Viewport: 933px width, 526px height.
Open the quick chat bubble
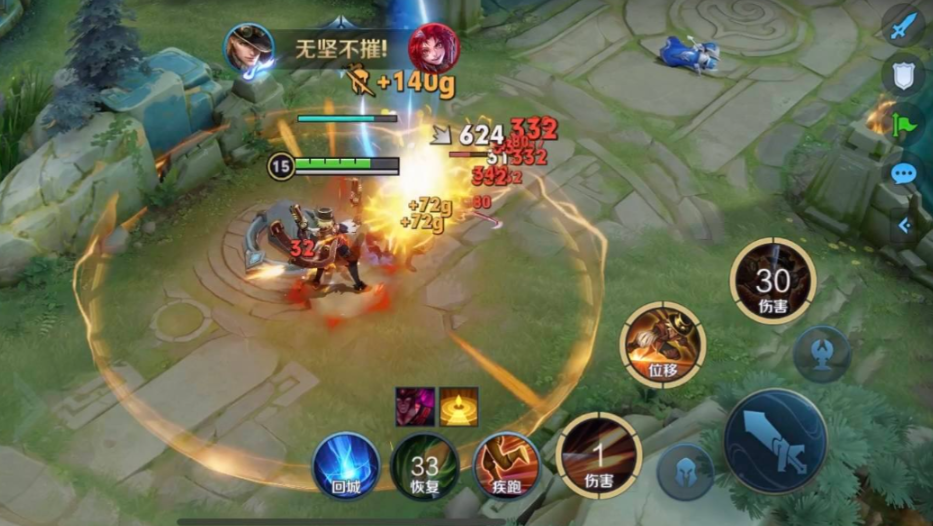click(x=904, y=174)
